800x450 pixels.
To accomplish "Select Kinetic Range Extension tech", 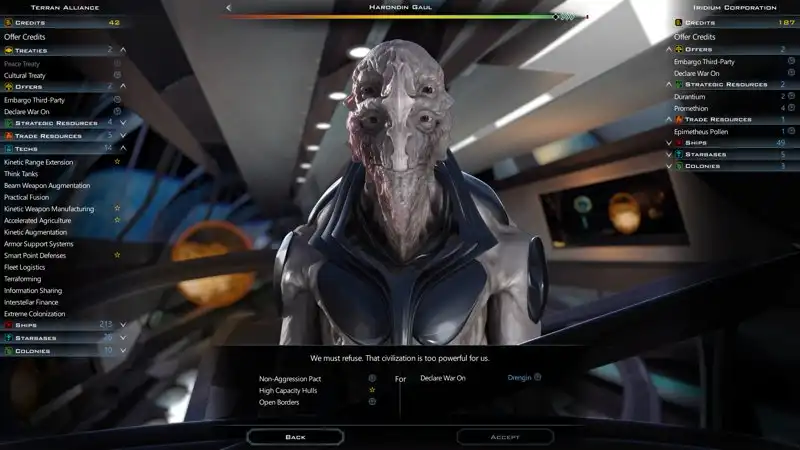I will (x=38, y=162).
